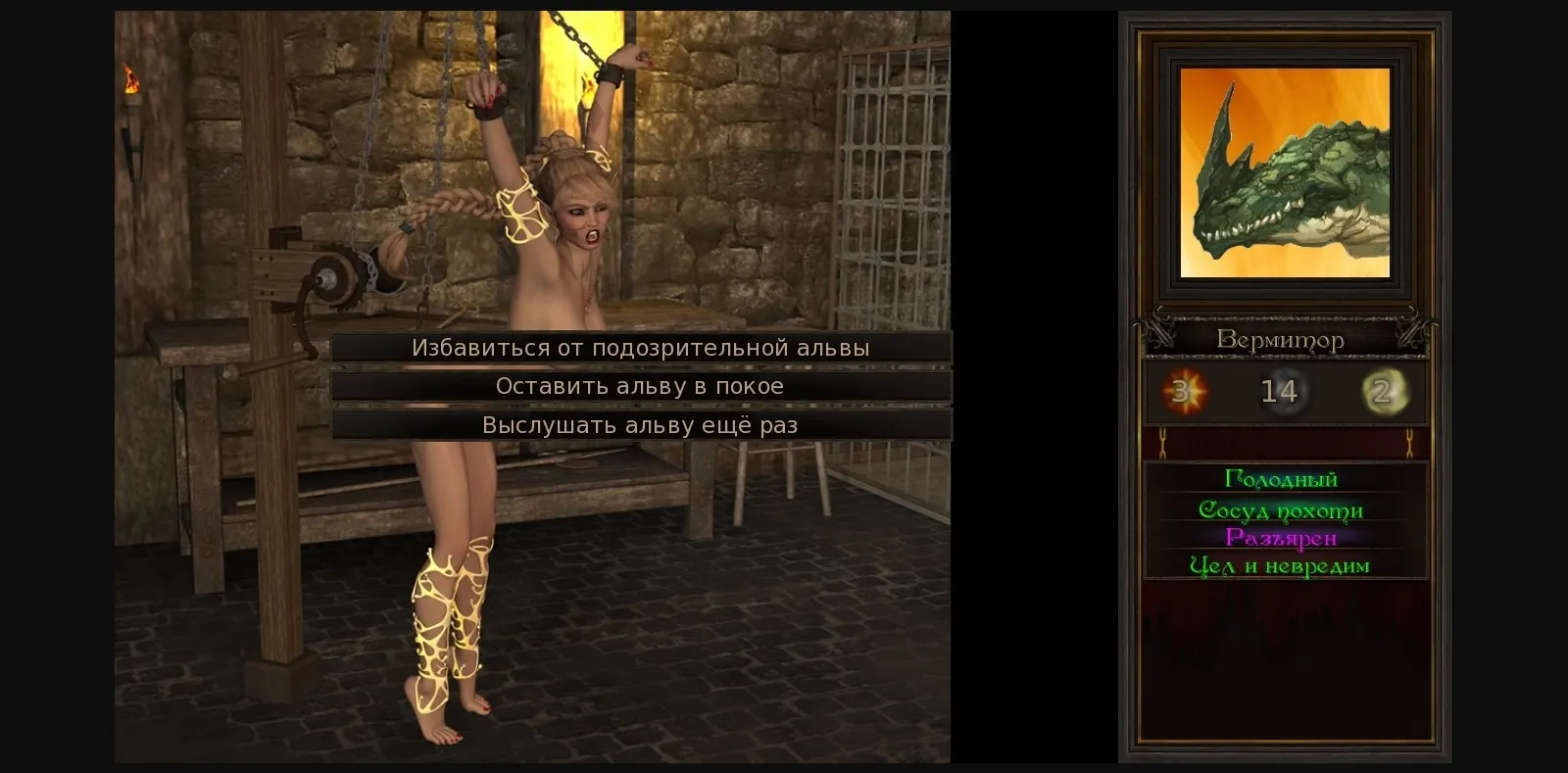Choose the 'Оставить альву в покое' option
Image resolution: width=1568 pixels, height=773 pixels.
tap(642, 386)
